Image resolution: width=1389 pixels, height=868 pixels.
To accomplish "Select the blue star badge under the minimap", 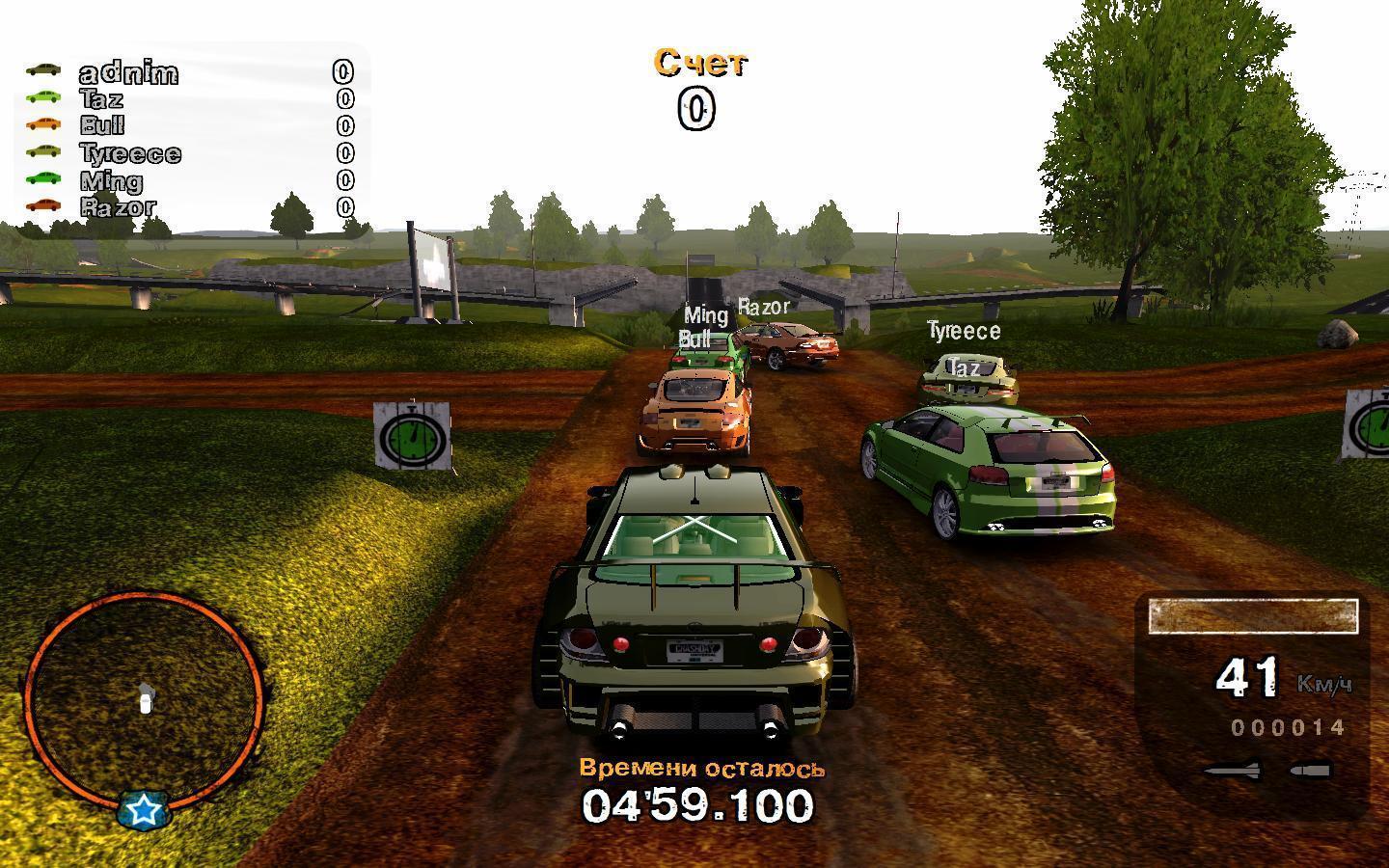I will click(x=145, y=810).
